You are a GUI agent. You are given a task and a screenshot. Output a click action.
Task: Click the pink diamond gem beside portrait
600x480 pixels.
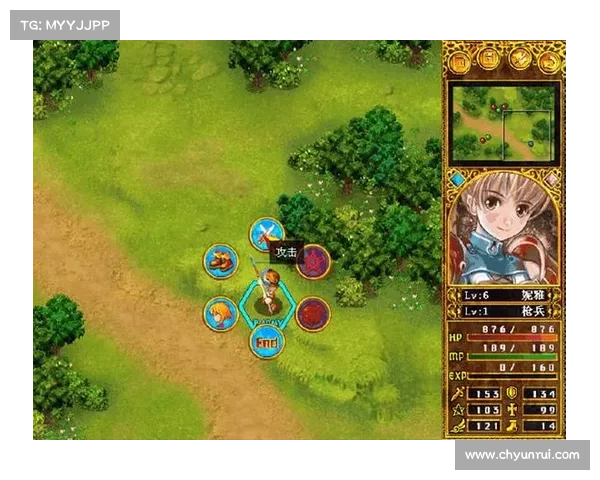(x=550, y=180)
